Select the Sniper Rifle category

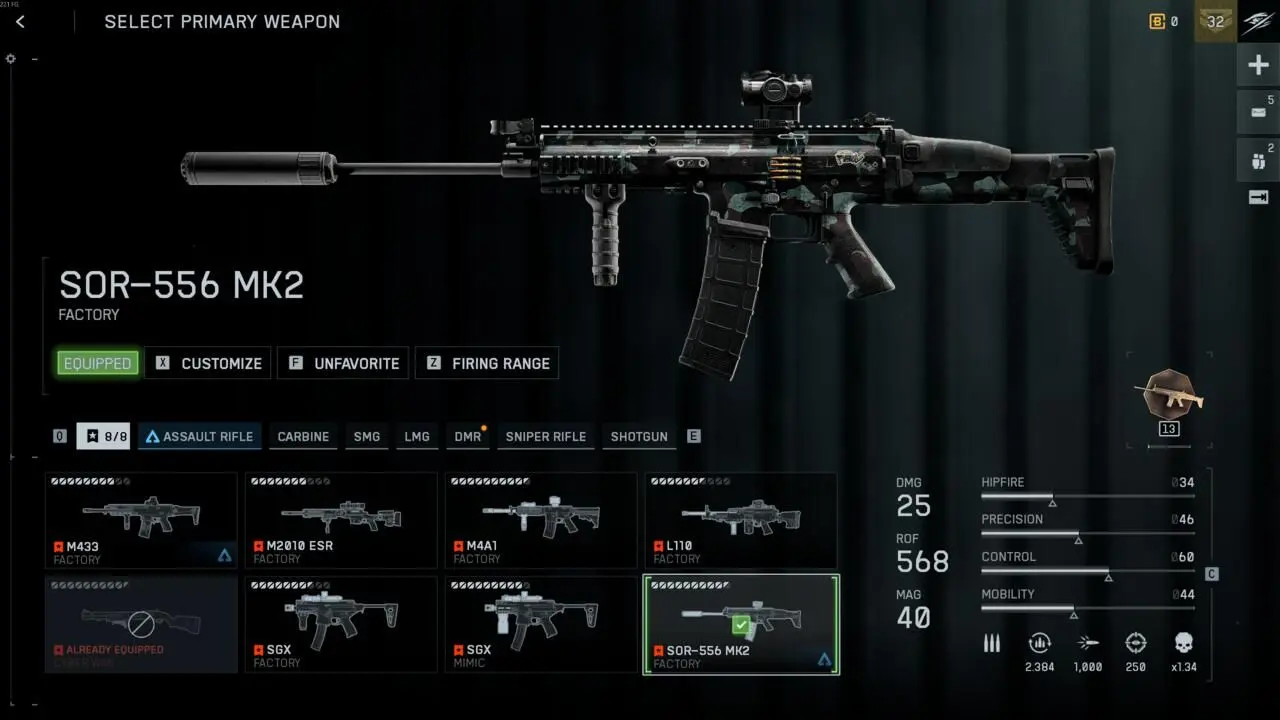point(545,436)
